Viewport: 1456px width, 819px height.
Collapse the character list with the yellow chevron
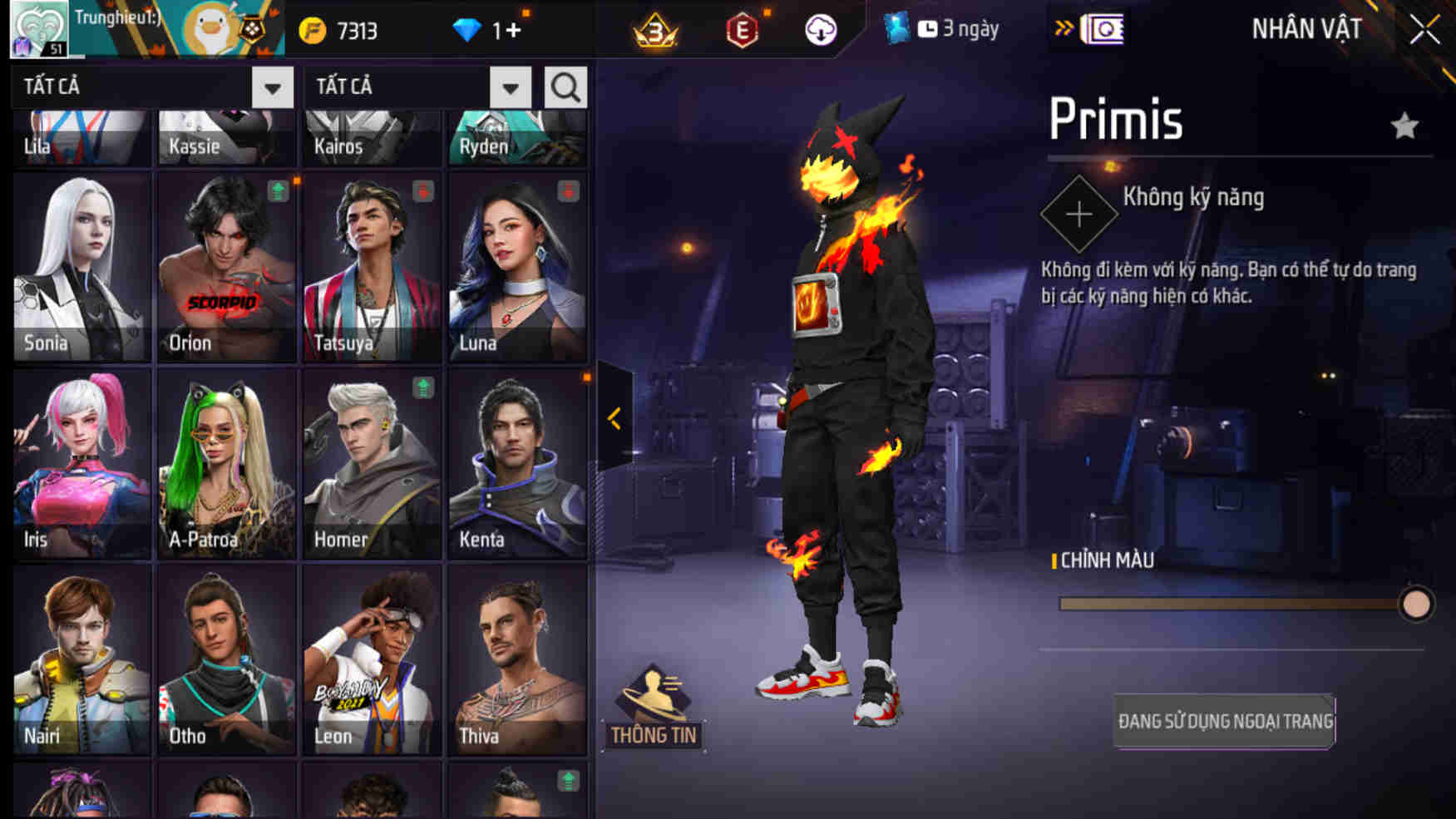615,420
